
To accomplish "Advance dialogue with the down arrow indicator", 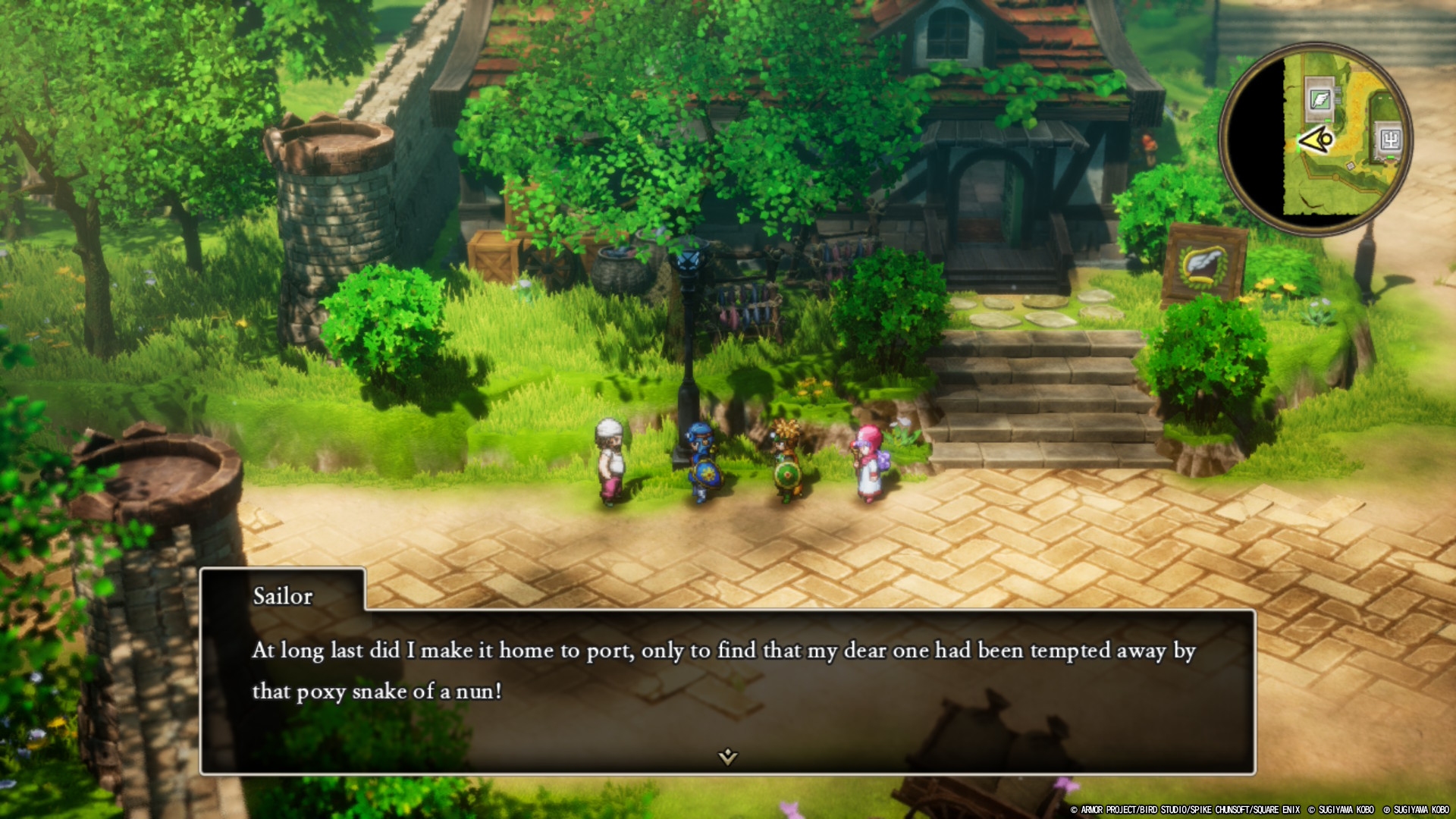I will point(727,756).
